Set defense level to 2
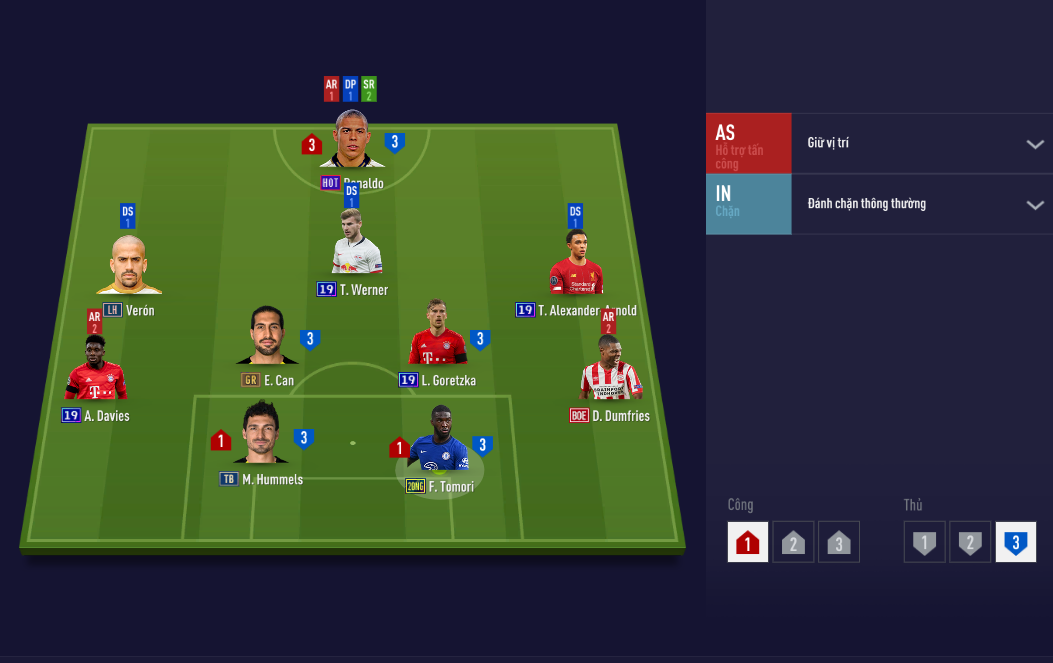1053x663 pixels. click(970, 542)
